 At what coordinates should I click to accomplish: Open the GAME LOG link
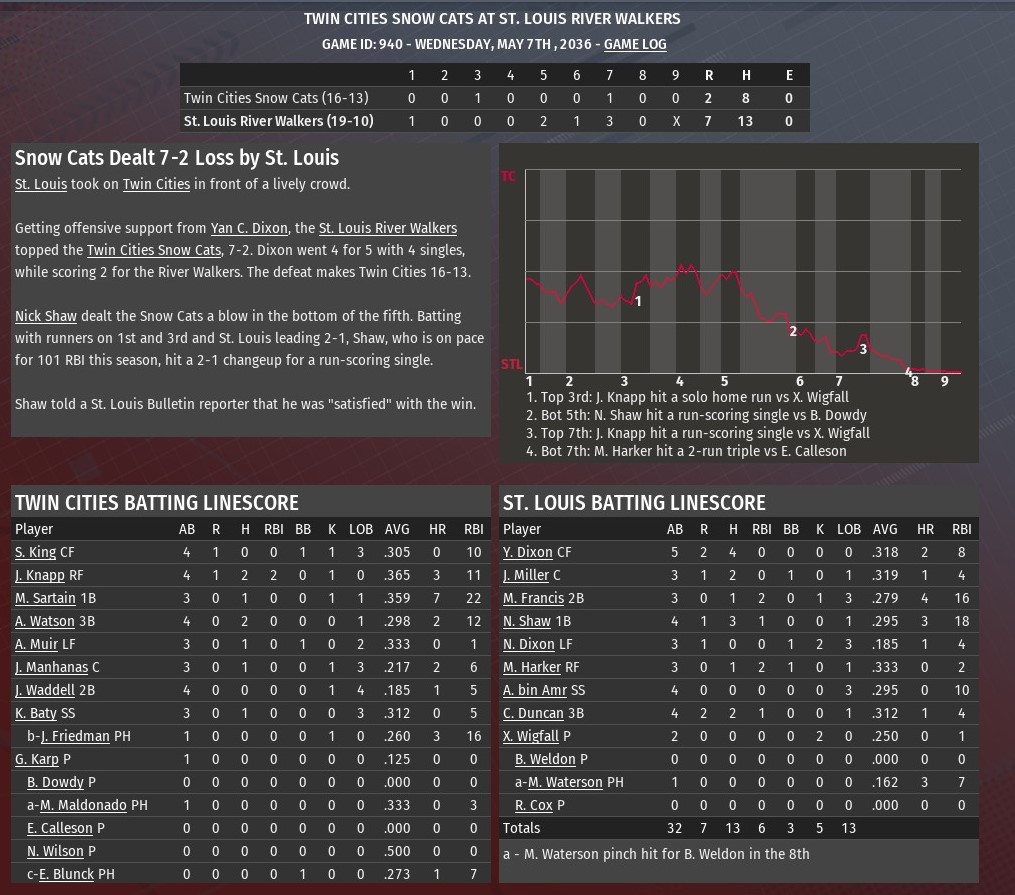click(635, 44)
